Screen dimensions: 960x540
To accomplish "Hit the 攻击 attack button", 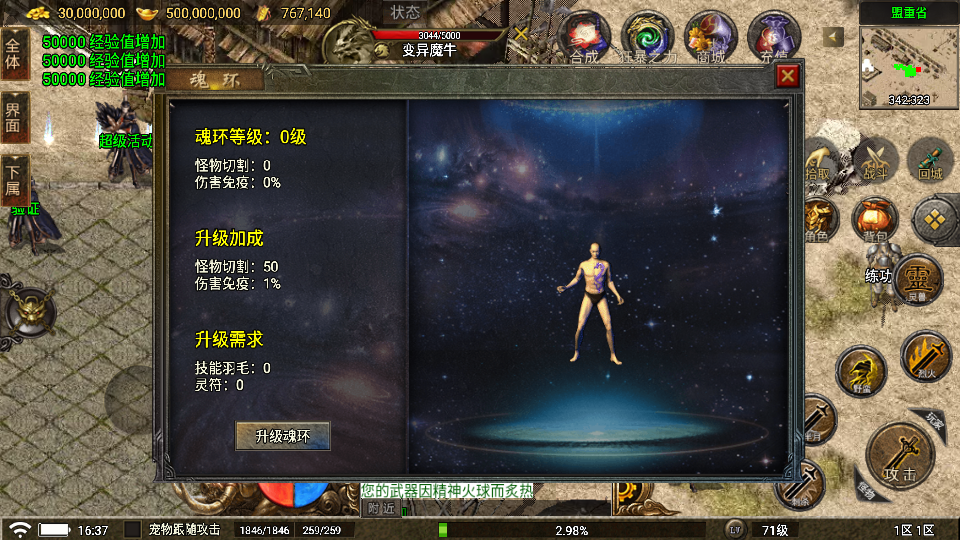I will point(899,458).
